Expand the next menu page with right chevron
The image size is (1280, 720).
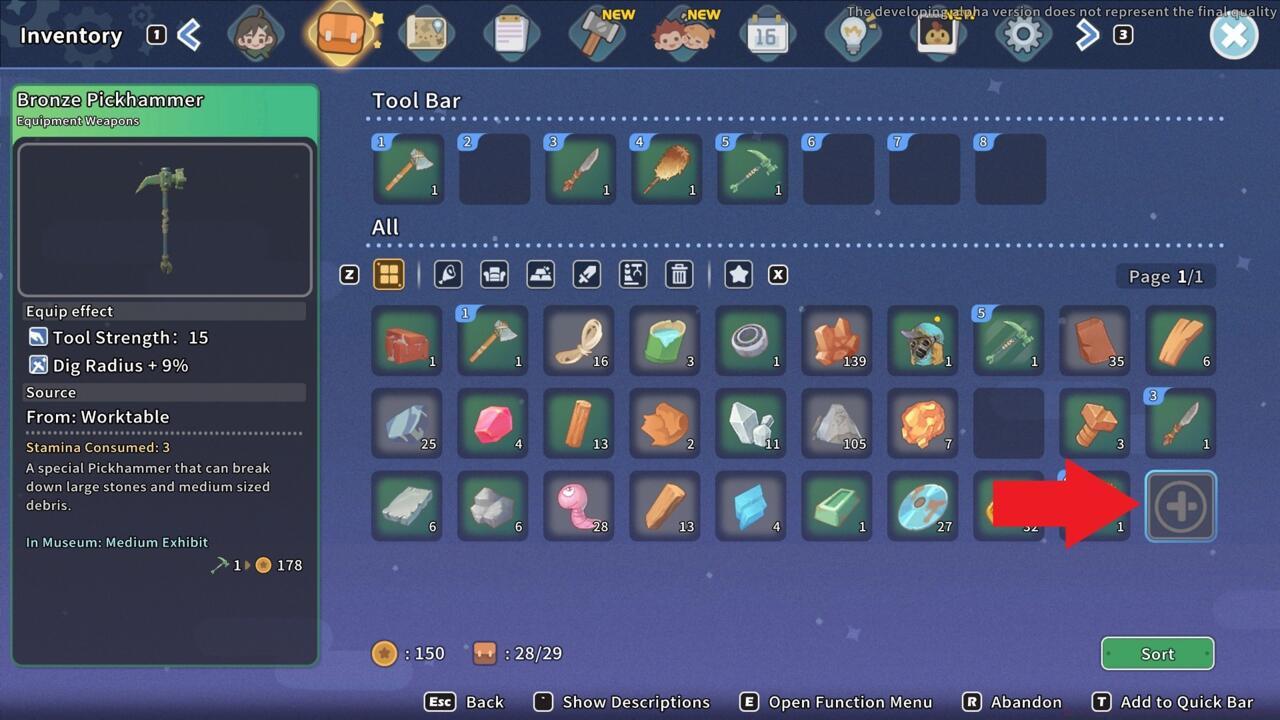point(1087,33)
